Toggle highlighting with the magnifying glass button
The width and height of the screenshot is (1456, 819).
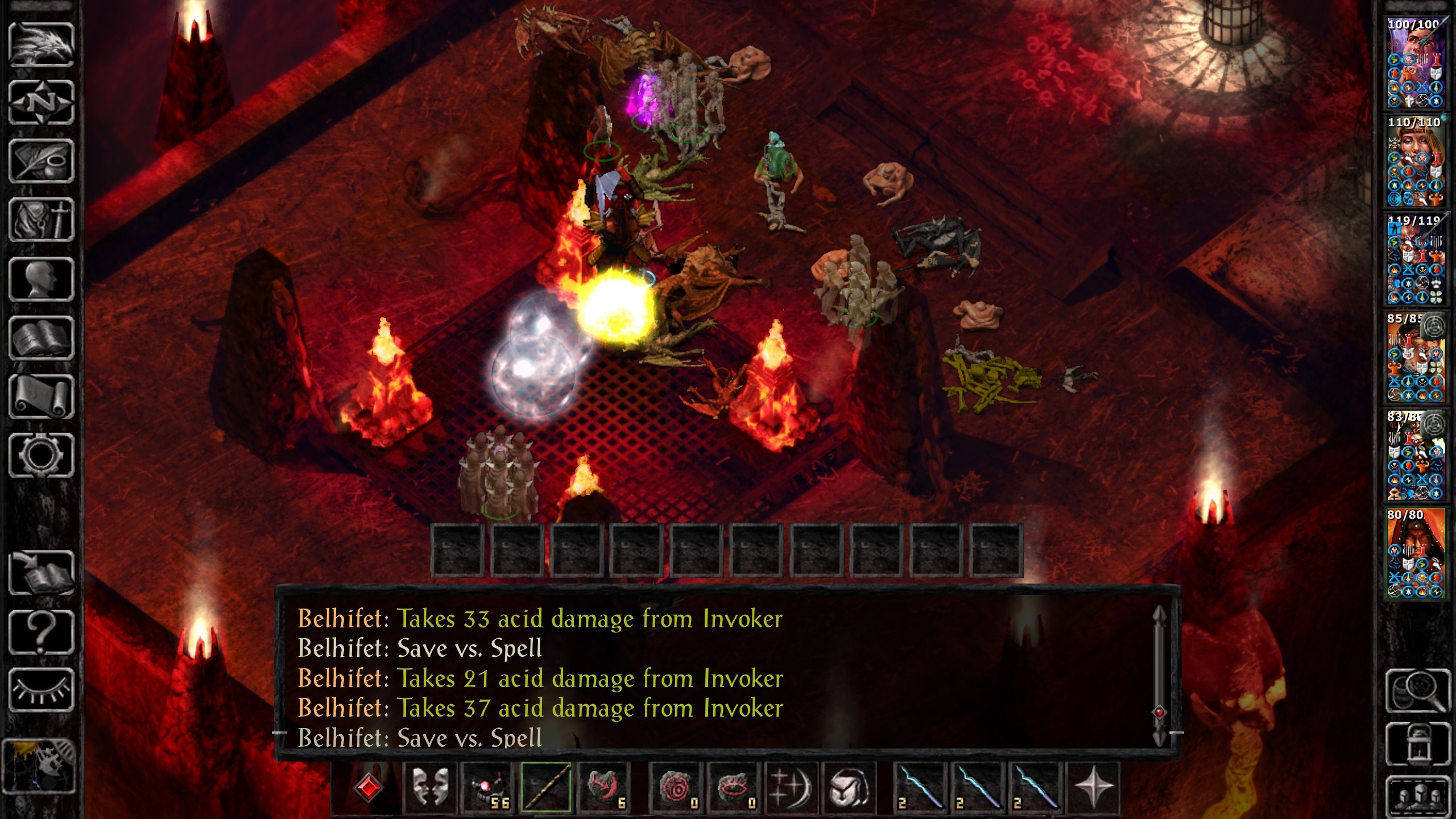point(1416,690)
